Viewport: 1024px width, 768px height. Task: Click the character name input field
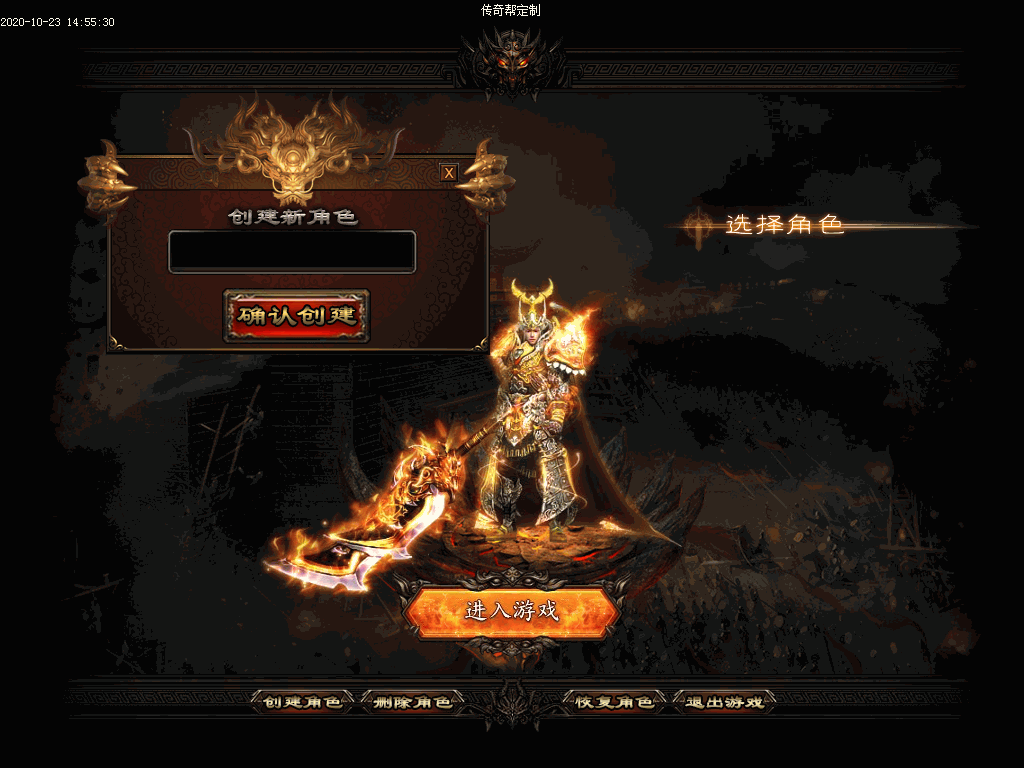tap(291, 251)
